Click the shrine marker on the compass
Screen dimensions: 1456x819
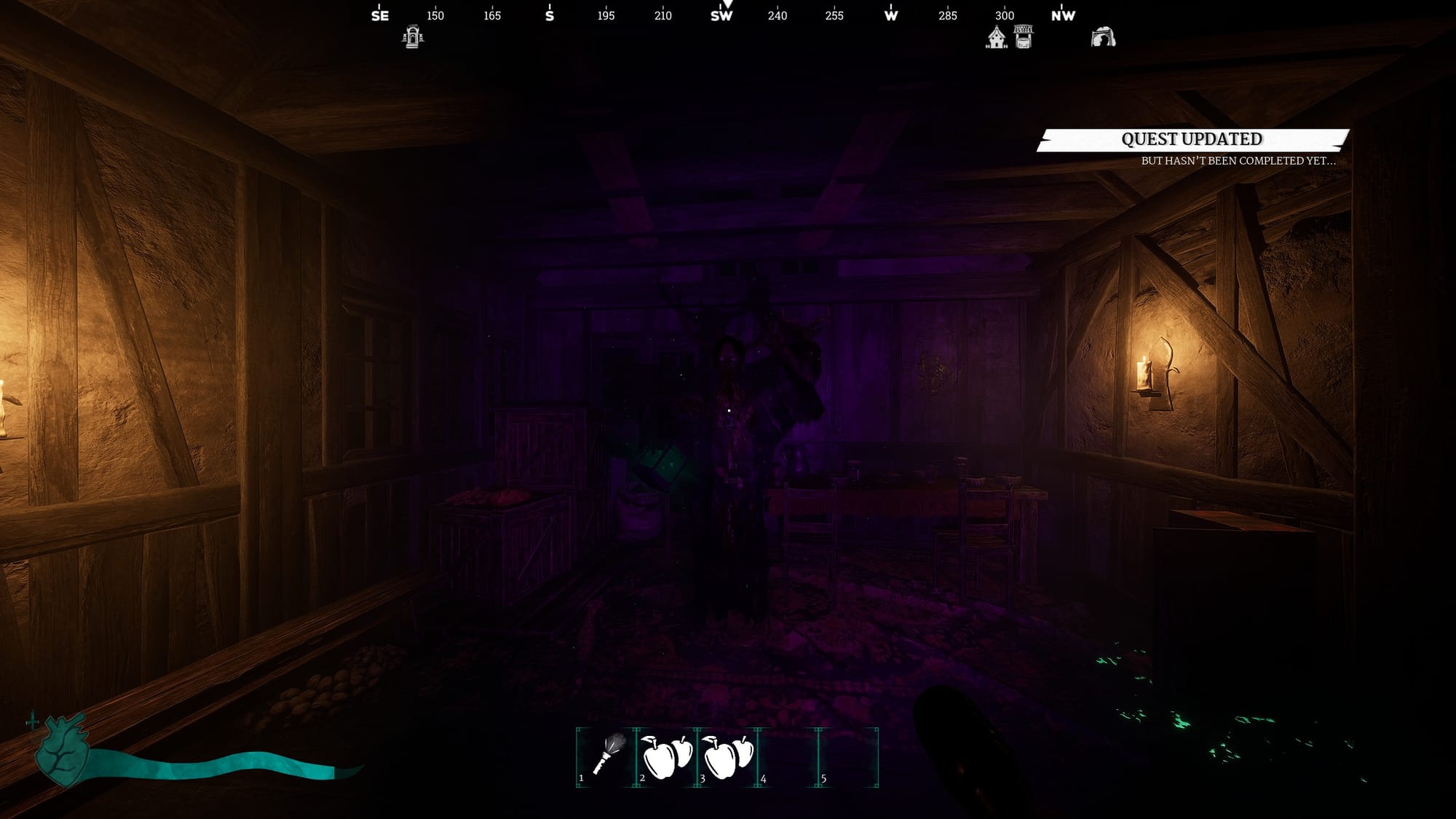413,37
